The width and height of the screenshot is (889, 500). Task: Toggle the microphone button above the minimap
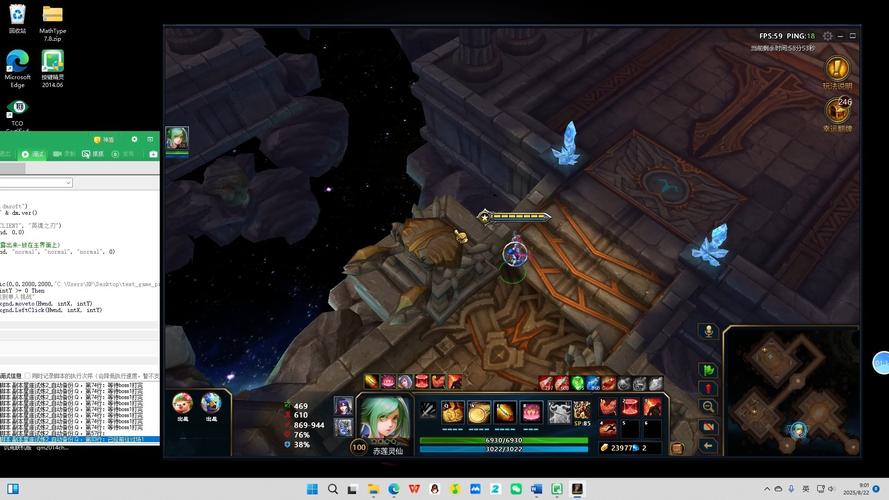708,331
